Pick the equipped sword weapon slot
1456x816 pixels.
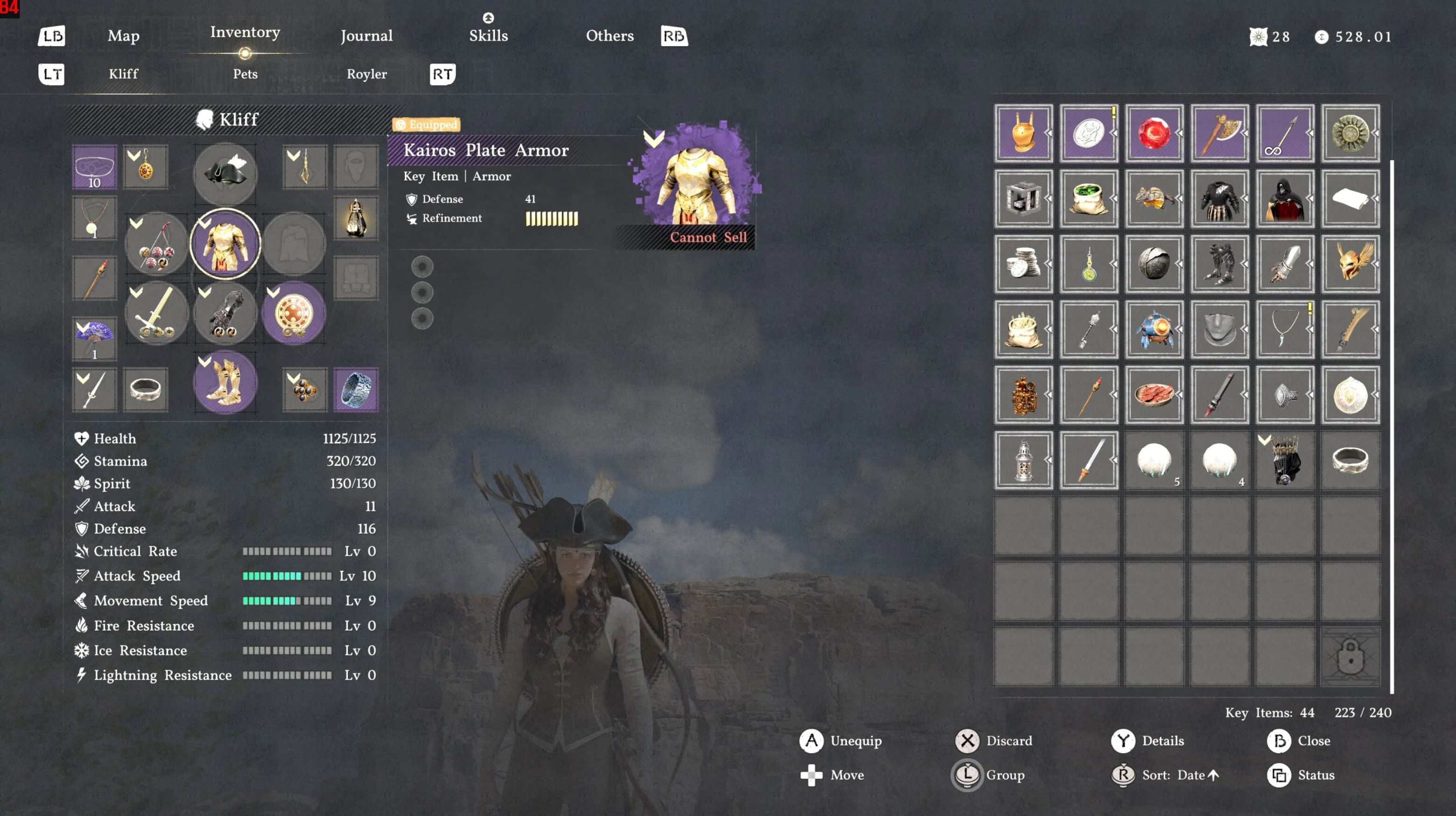pyautogui.click(x=156, y=313)
